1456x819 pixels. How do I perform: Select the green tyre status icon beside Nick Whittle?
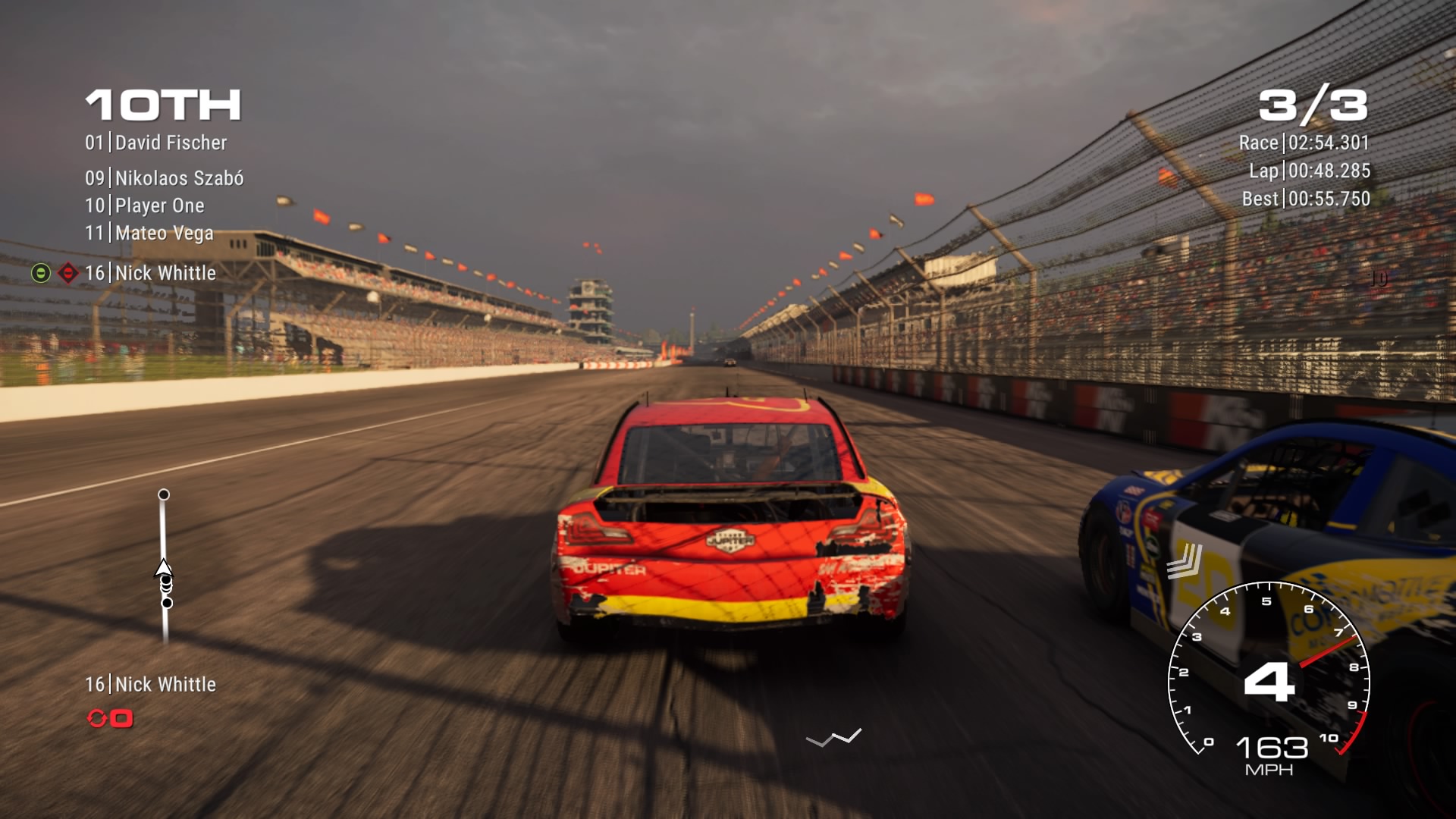(x=39, y=271)
